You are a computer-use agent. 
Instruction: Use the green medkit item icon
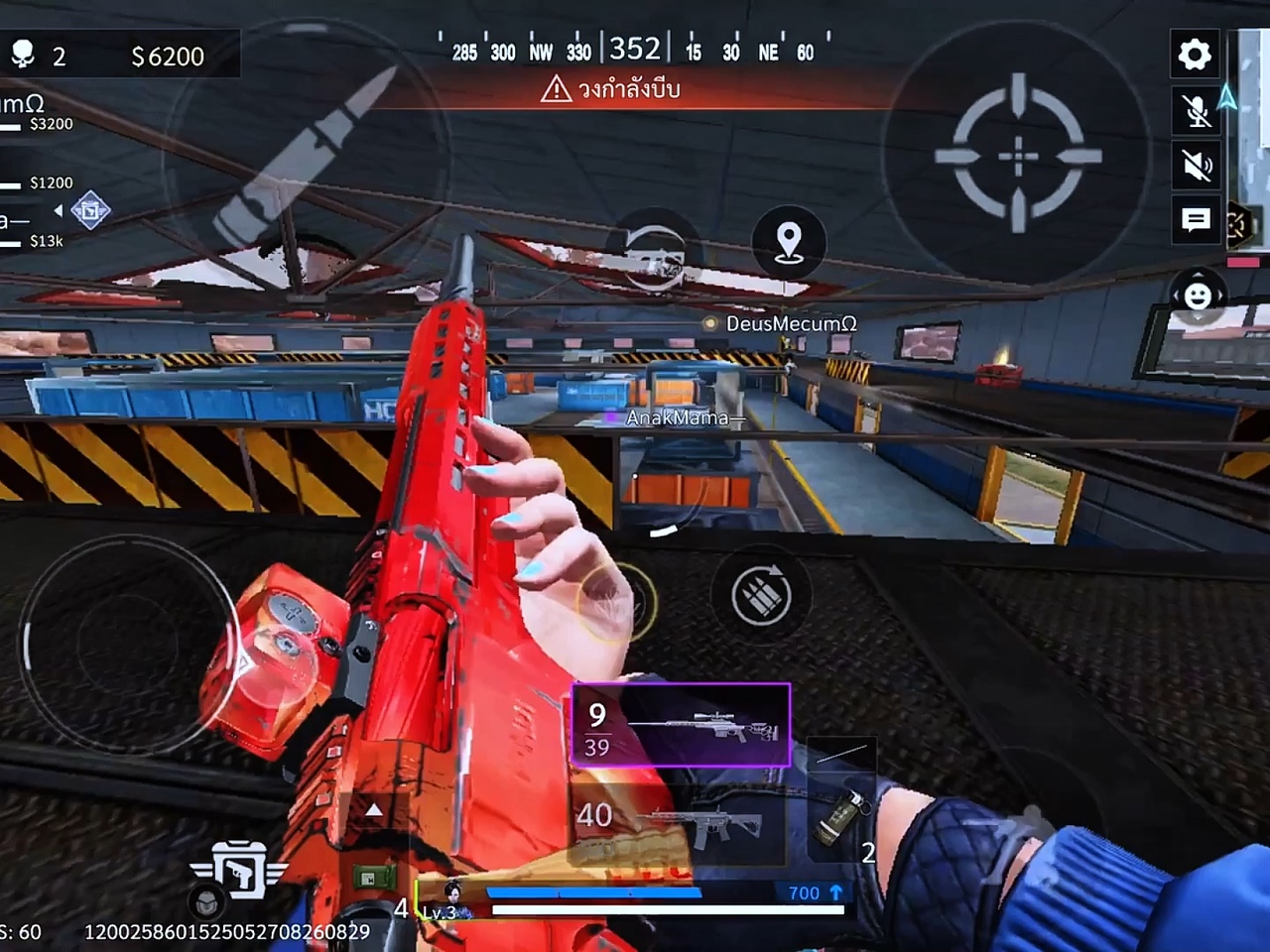coord(376,878)
